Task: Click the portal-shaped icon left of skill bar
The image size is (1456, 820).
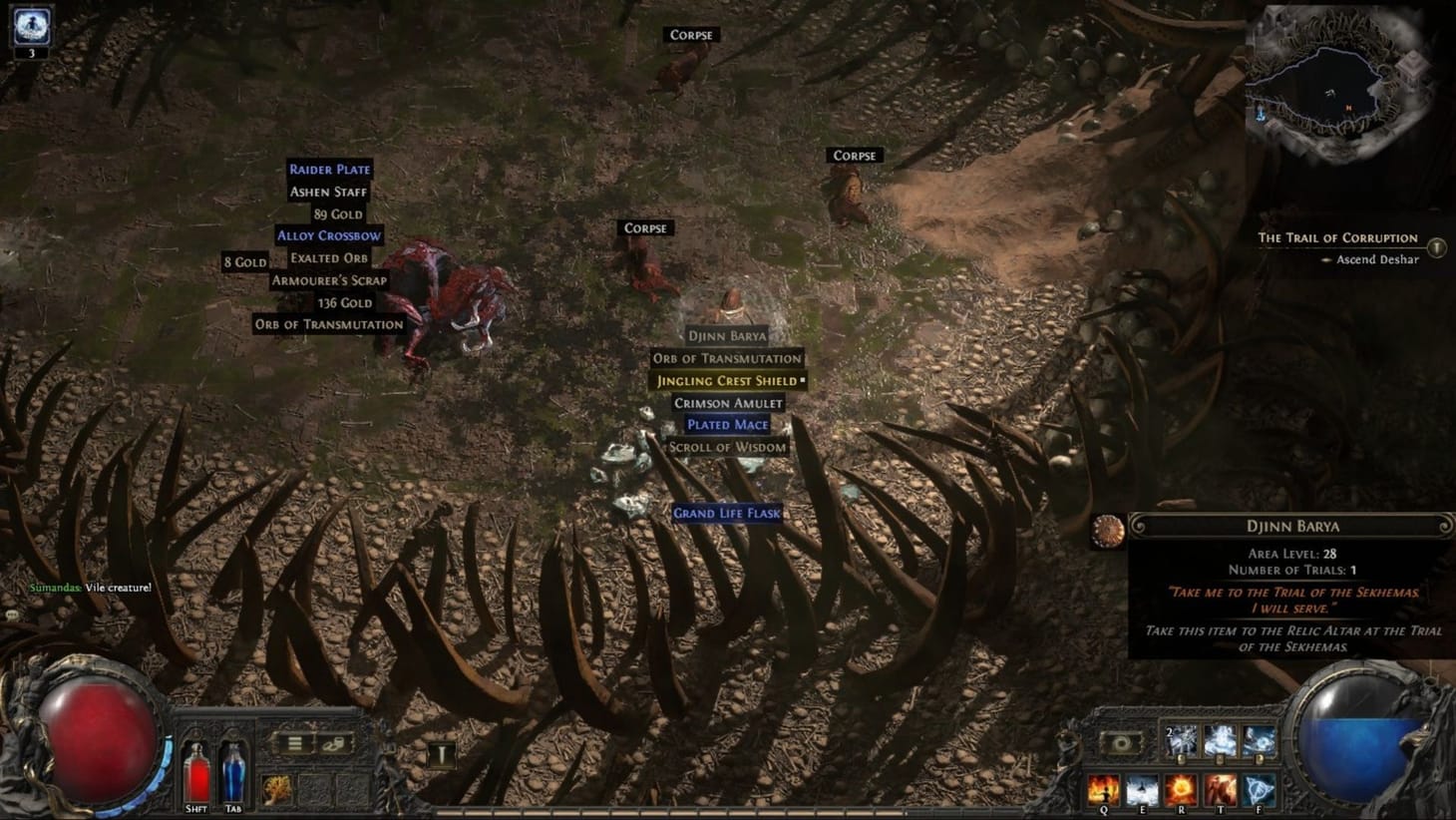Action: tap(1120, 743)
